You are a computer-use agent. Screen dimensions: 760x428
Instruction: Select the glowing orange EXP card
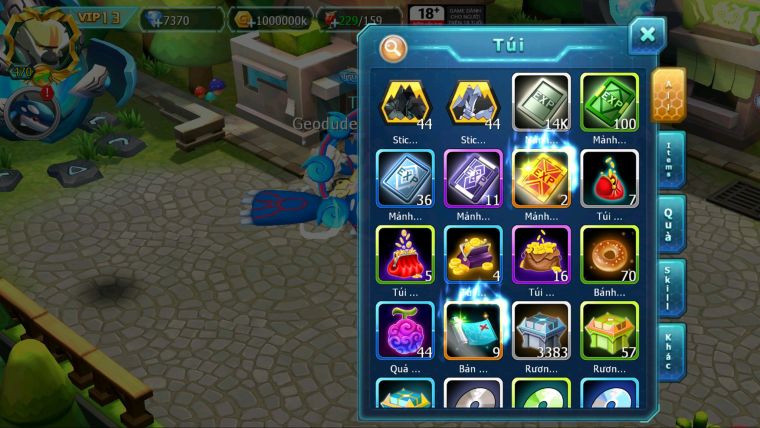tap(541, 179)
